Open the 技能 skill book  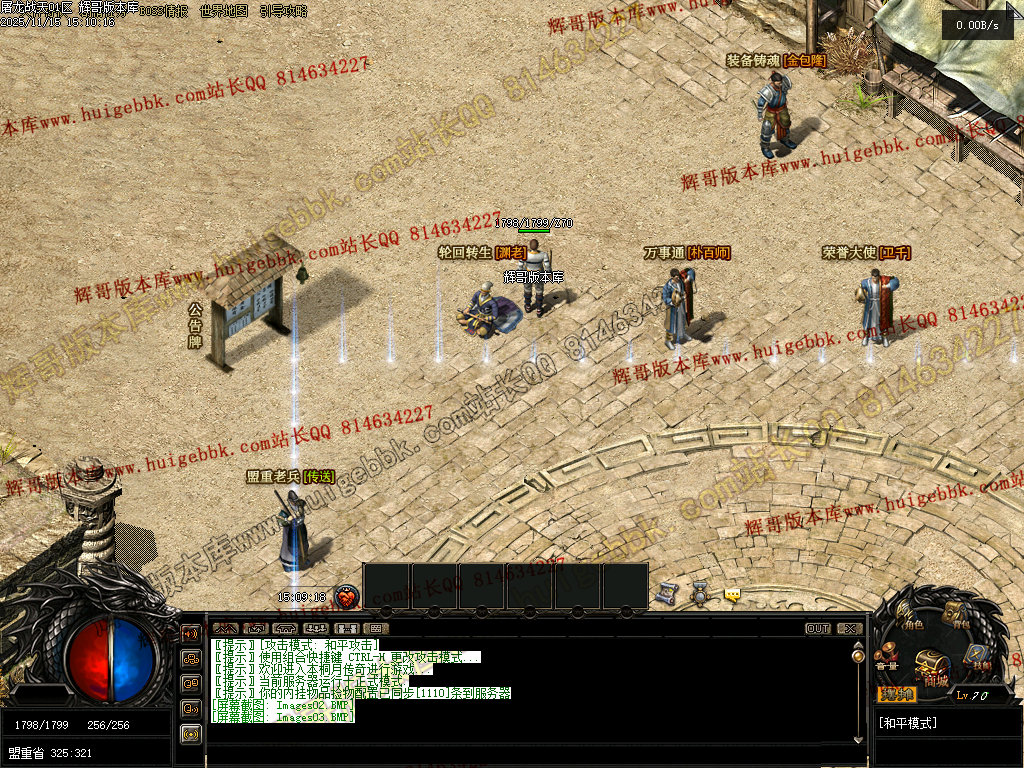coord(976,658)
